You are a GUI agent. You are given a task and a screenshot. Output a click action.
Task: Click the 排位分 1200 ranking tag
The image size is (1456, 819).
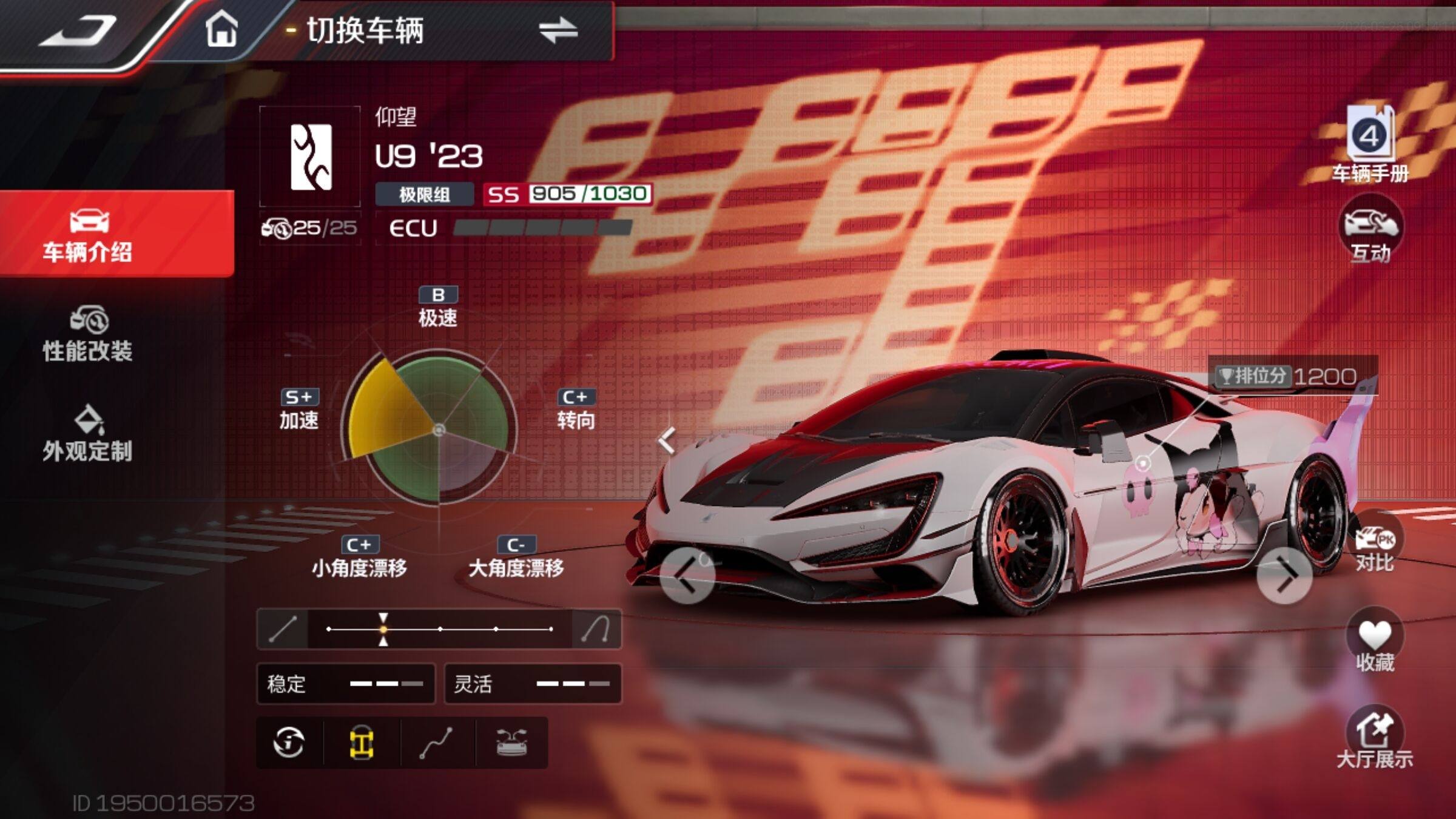click(1292, 376)
